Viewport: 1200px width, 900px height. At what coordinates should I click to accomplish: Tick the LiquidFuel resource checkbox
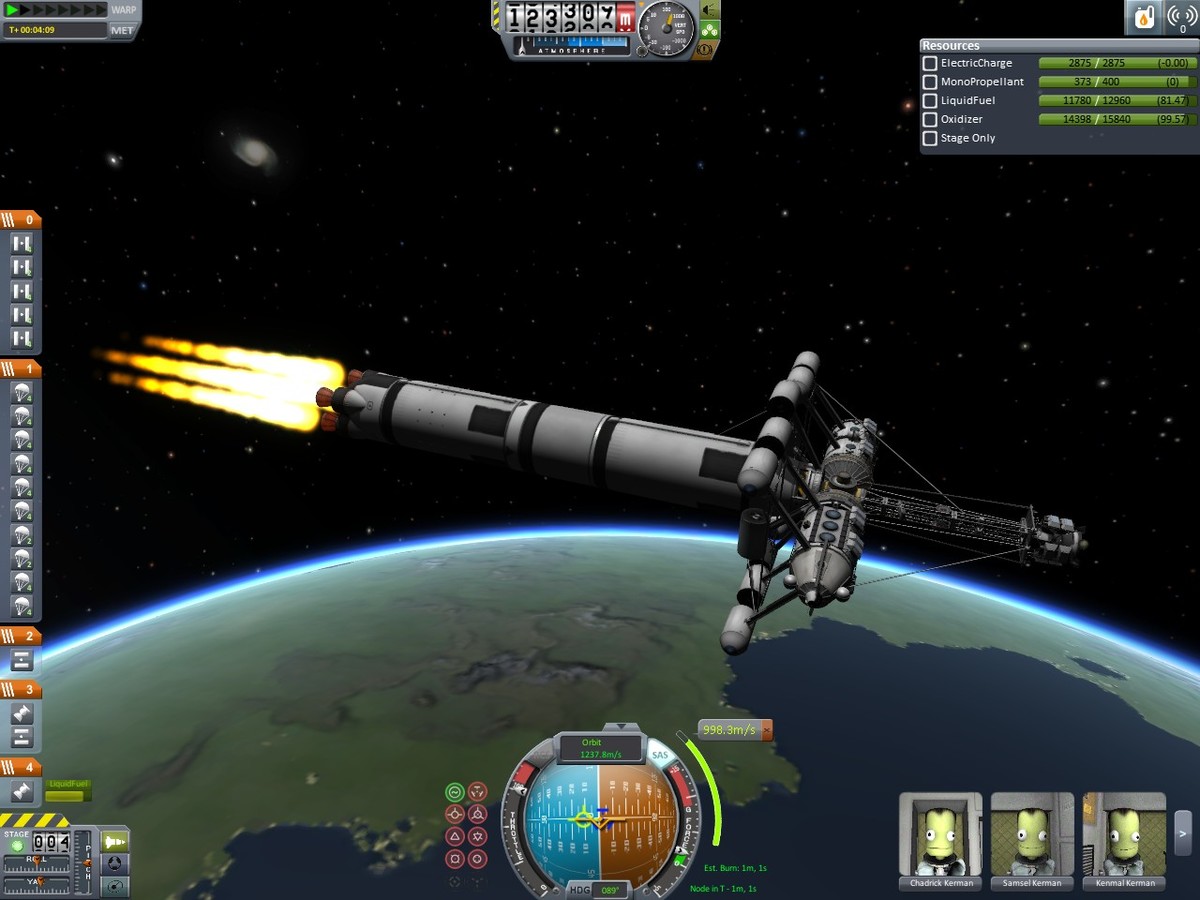click(x=930, y=101)
